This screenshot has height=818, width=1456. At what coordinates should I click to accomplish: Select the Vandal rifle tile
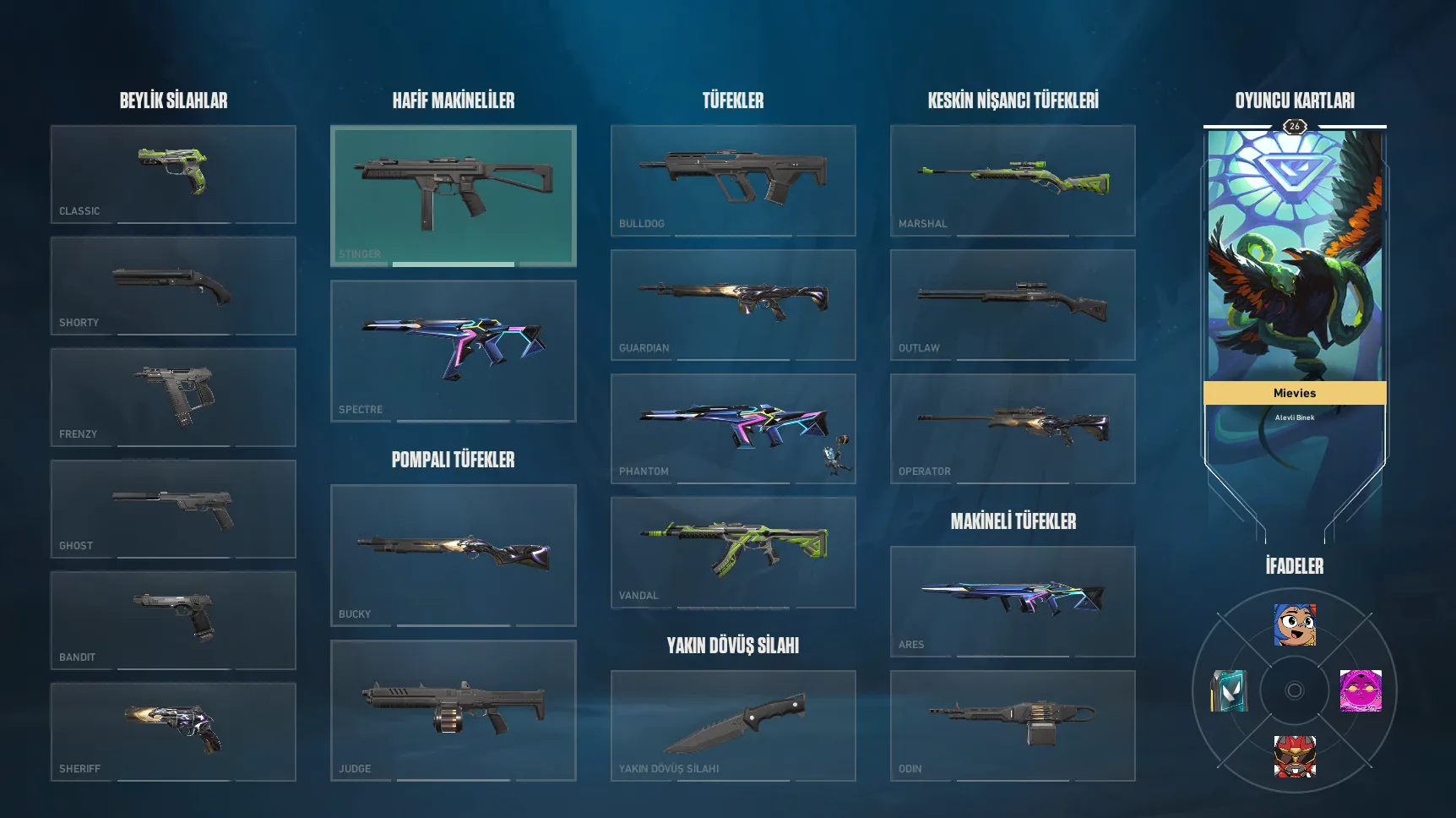(x=733, y=552)
